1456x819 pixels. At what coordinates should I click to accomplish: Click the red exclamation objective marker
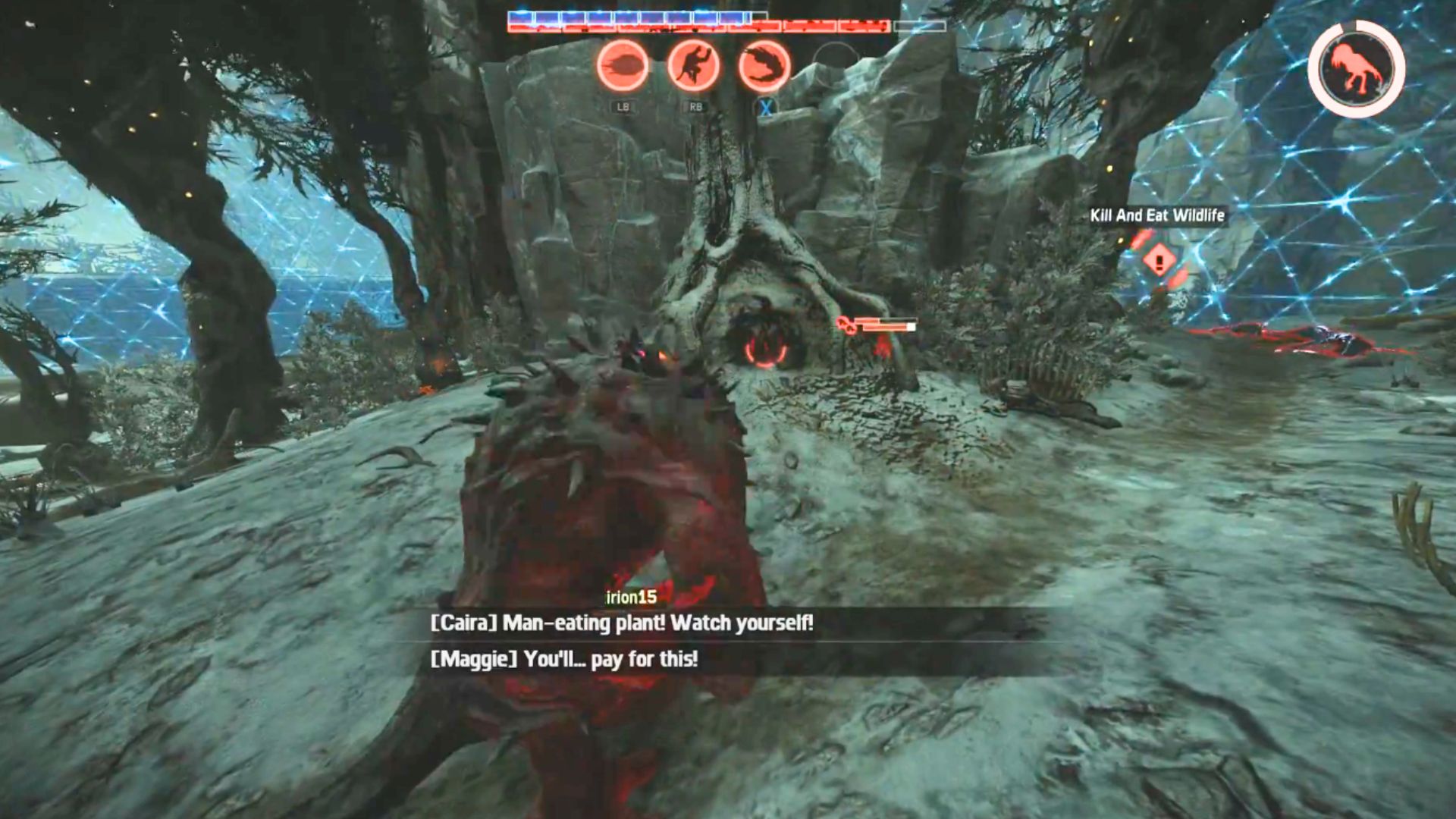coord(1159,261)
